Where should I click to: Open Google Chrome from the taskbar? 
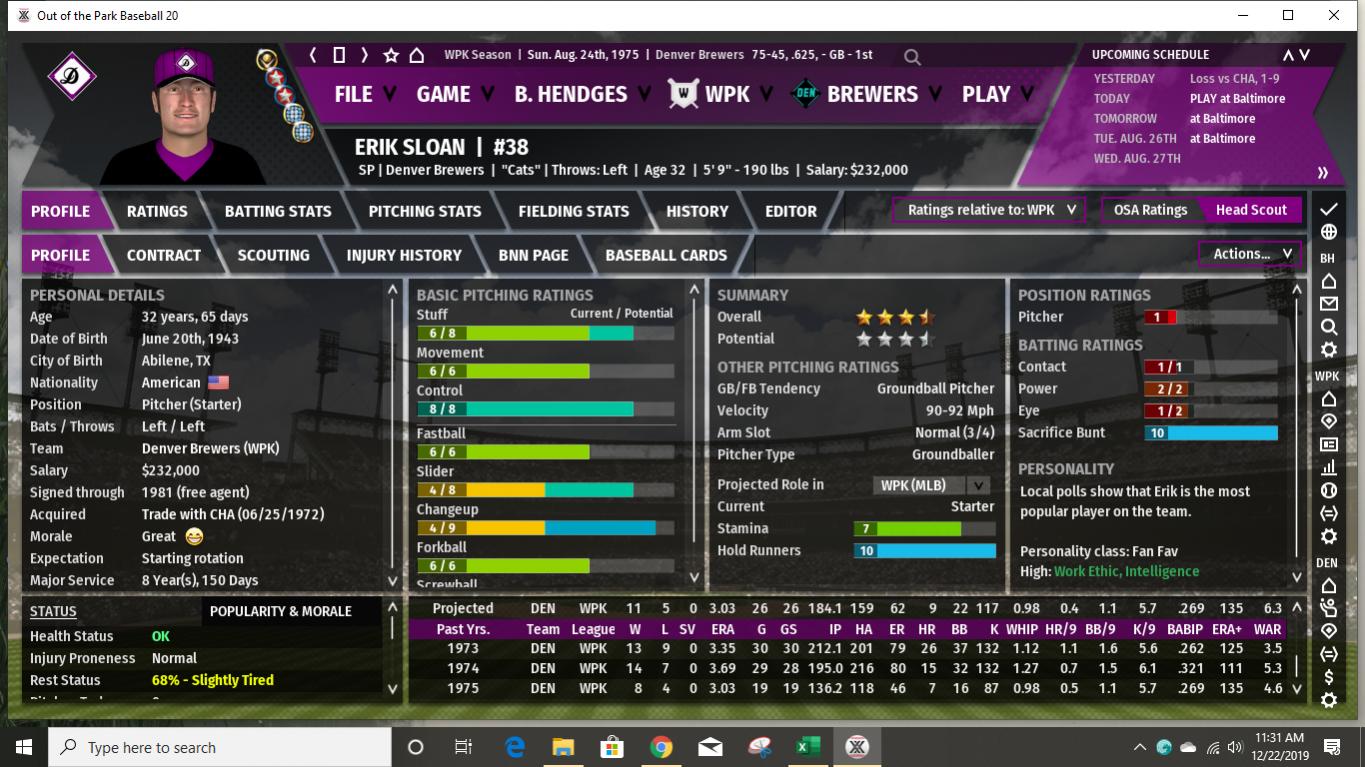(661, 746)
